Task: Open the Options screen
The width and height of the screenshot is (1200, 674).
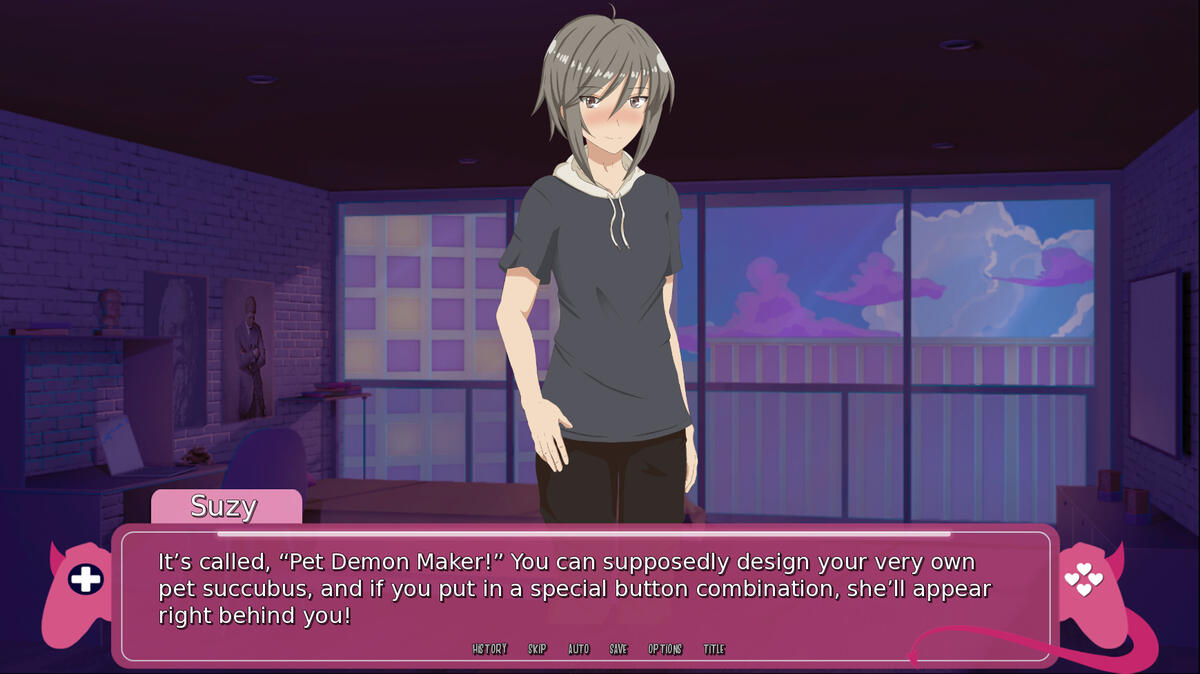Action: [665, 649]
